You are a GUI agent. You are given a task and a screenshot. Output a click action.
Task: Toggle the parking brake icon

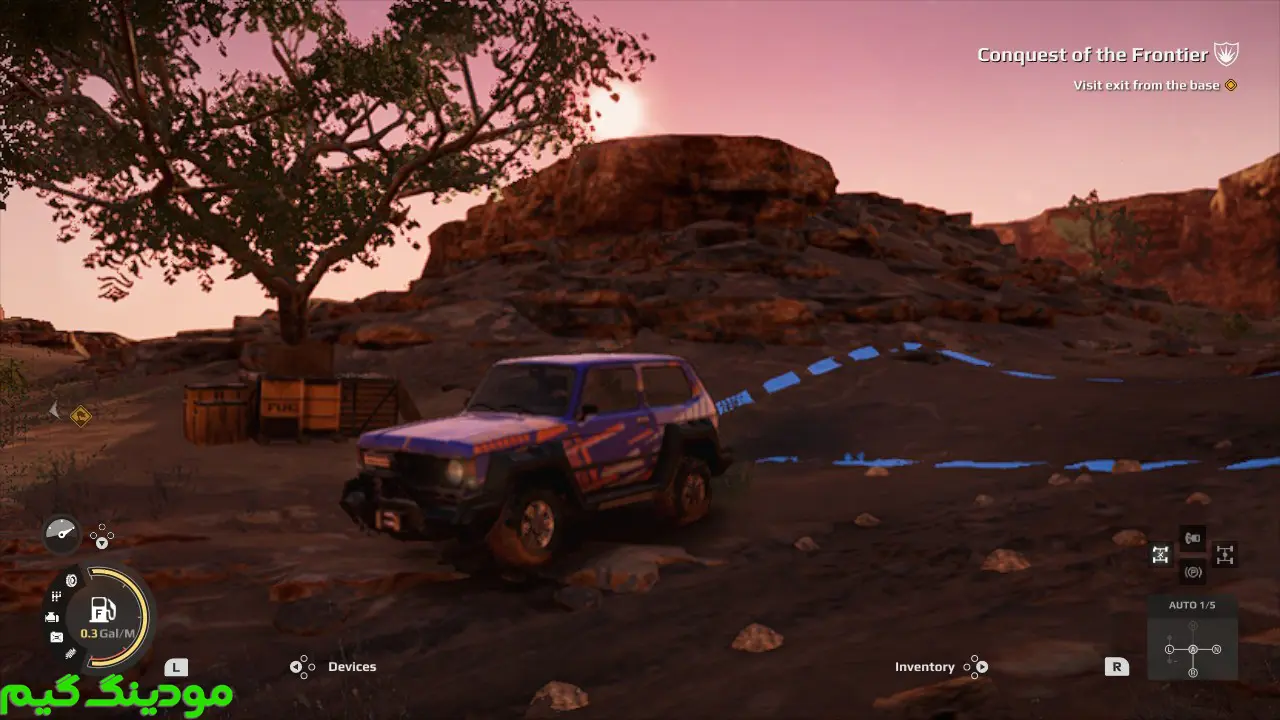(x=1192, y=573)
